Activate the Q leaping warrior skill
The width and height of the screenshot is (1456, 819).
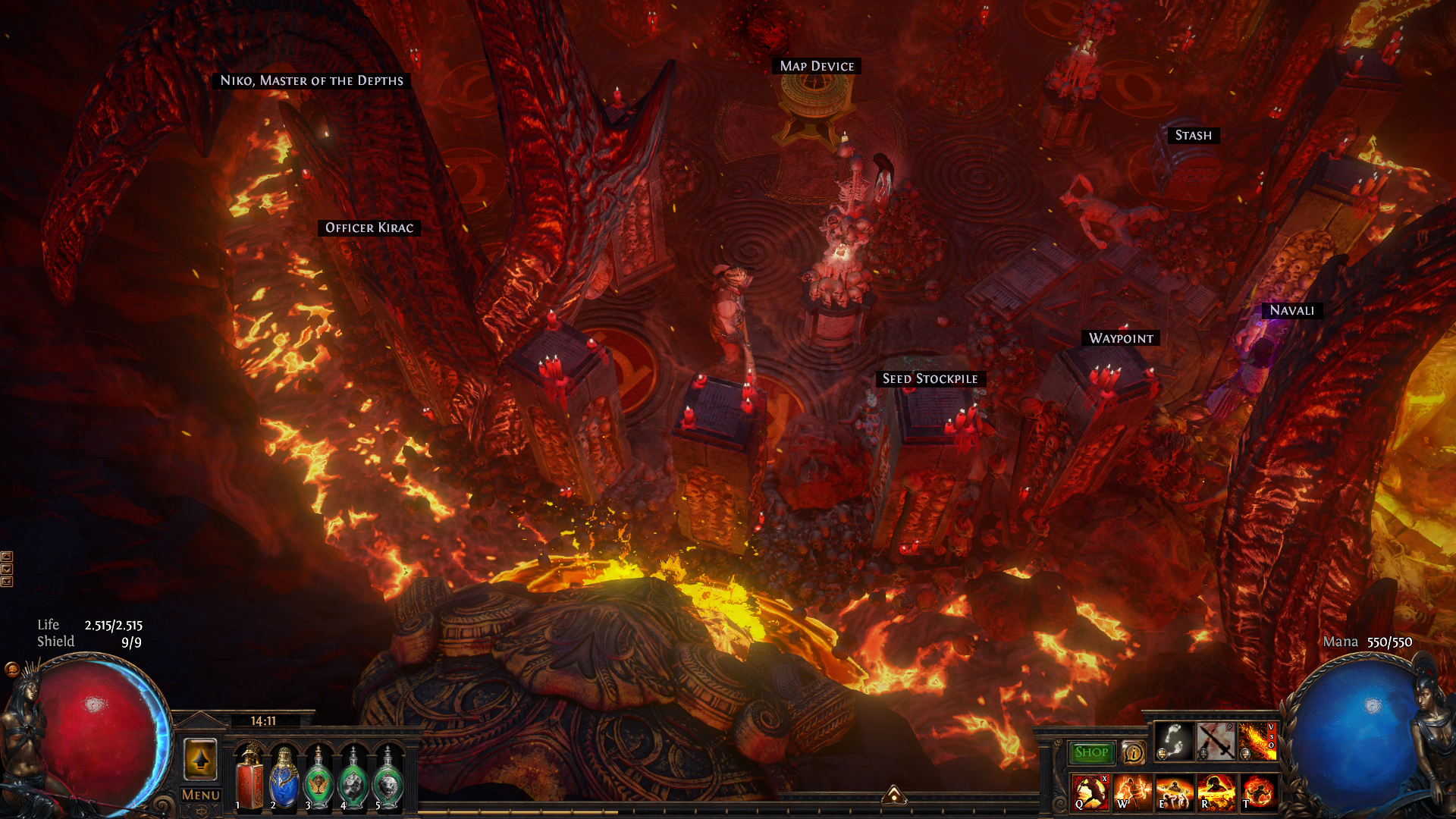click(1090, 792)
